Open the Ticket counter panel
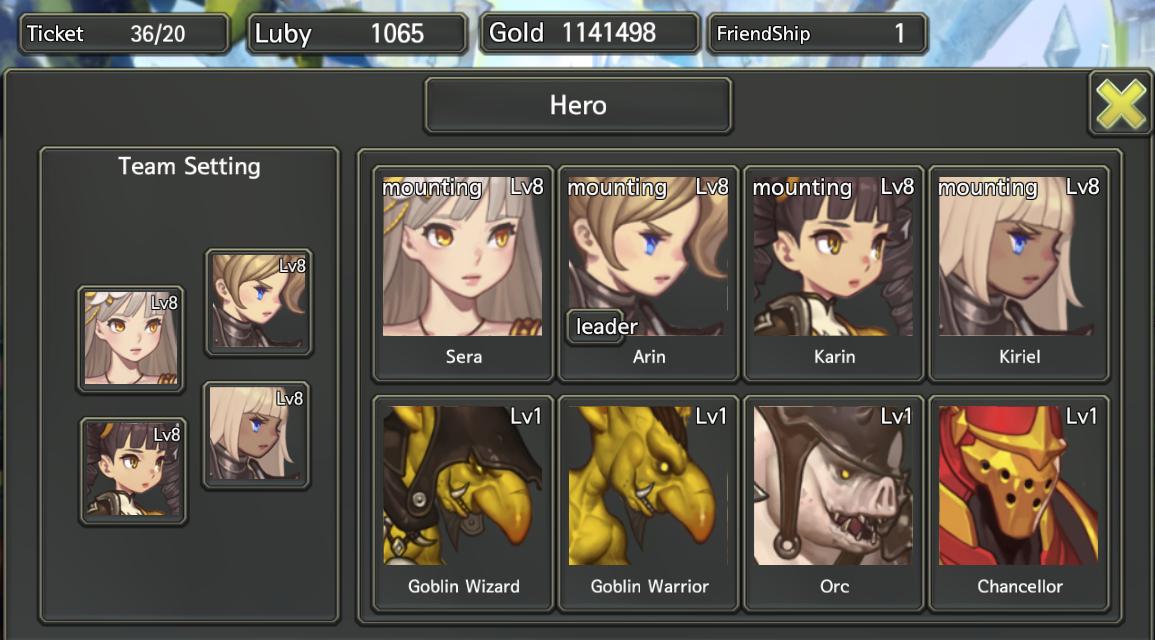Image resolution: width=1155 pixels, height=640 pixels. tap(124, 34)
